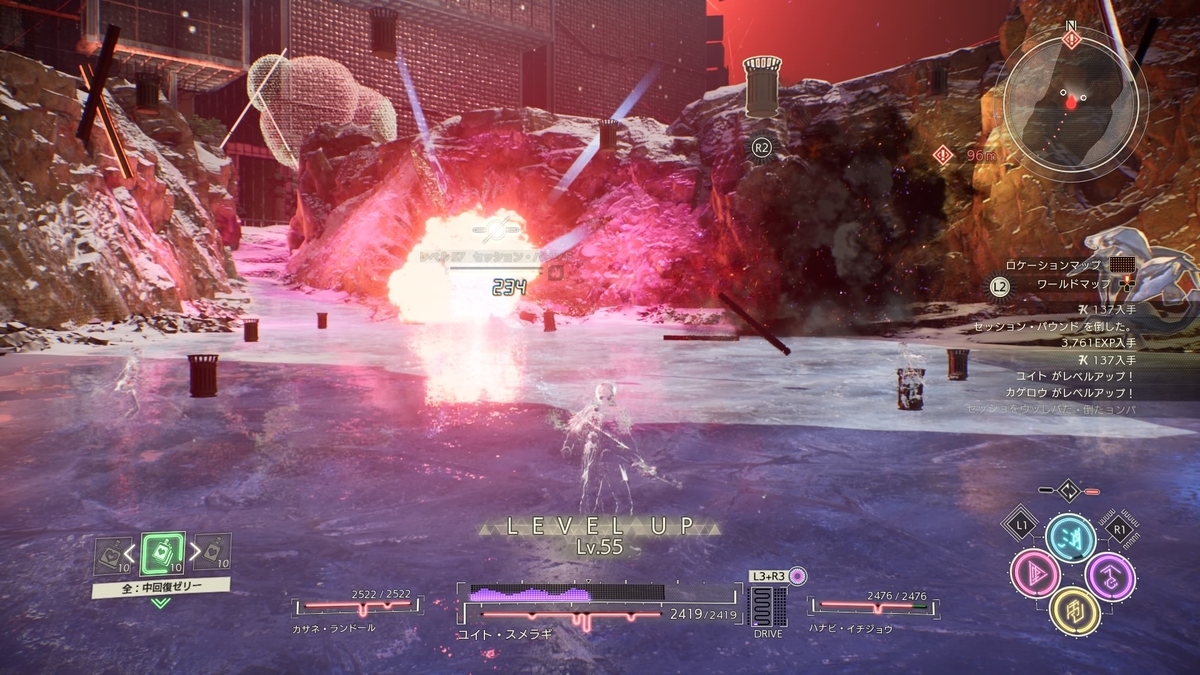Select party member カサネ・ランドール
The width and height of the screenshot is (1200, 675).
357,606
